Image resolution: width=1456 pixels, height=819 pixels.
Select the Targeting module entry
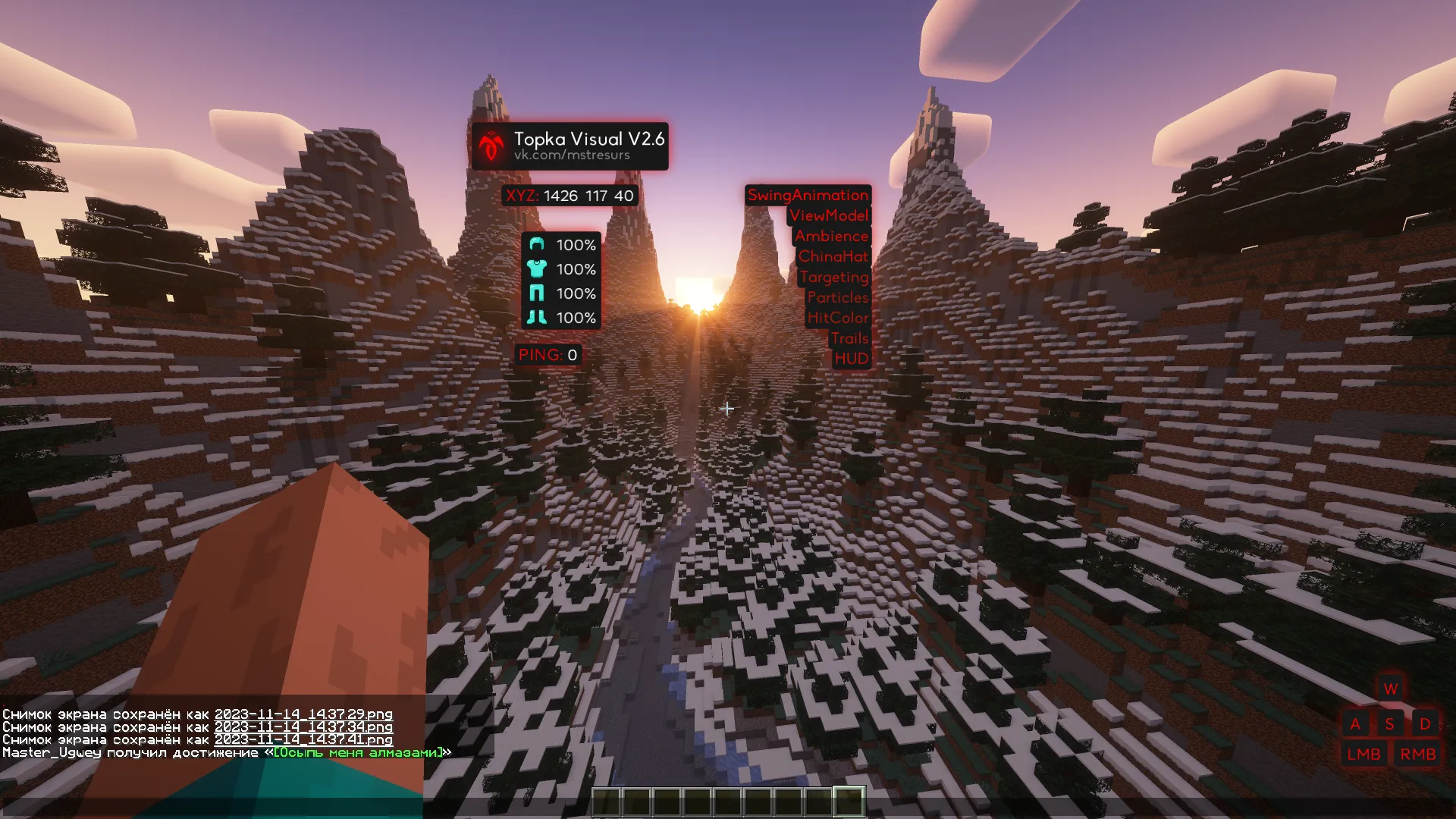[x=834, y=278]
